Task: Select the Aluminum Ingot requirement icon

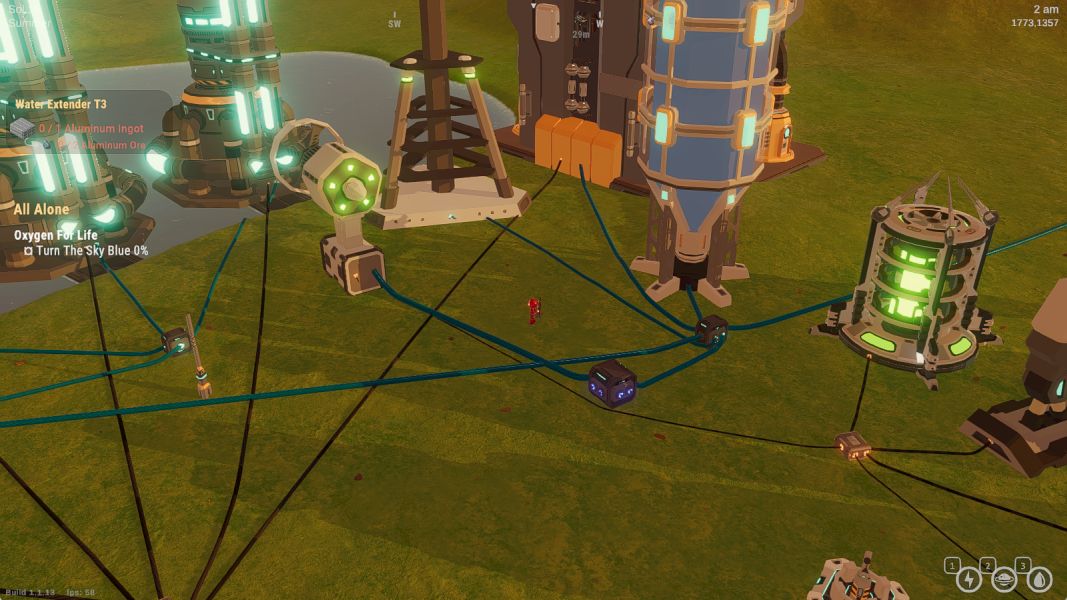Action: point(22,128)
